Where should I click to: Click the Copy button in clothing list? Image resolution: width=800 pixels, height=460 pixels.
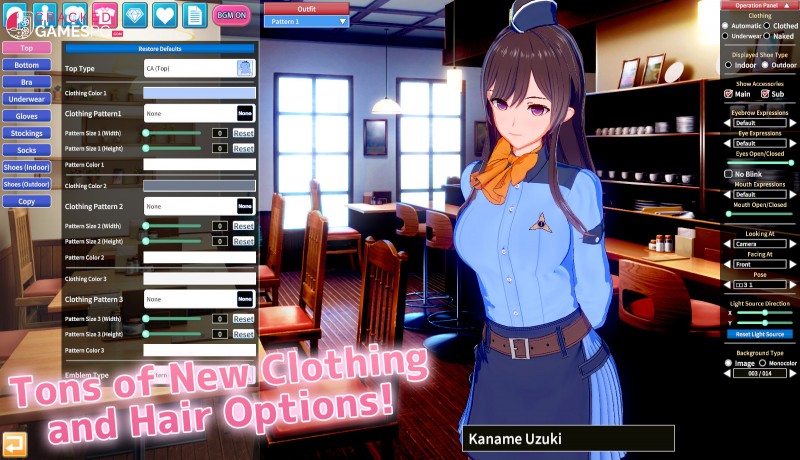point(27,201)
